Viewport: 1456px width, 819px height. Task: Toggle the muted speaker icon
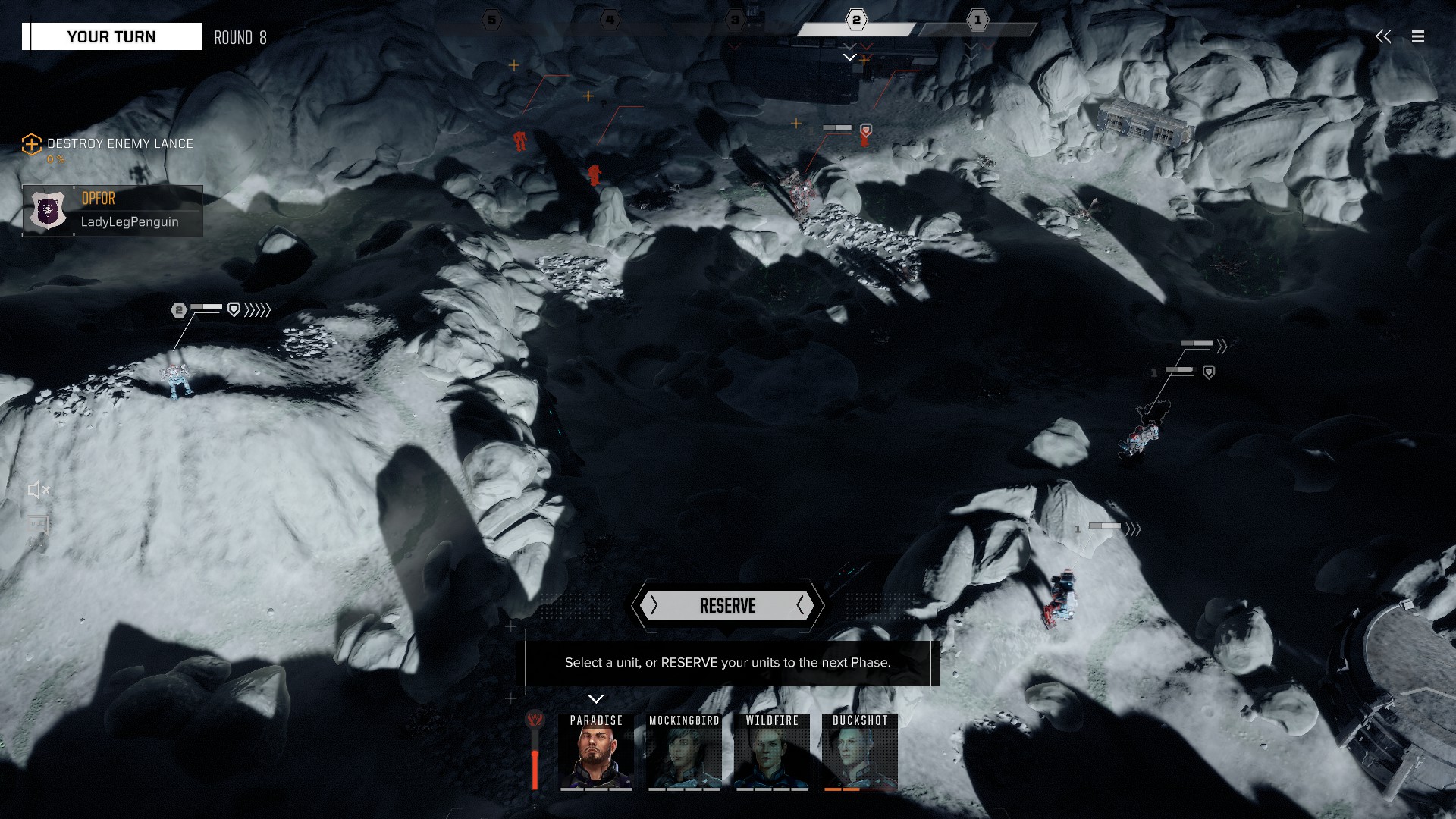(x=38, y=490)
